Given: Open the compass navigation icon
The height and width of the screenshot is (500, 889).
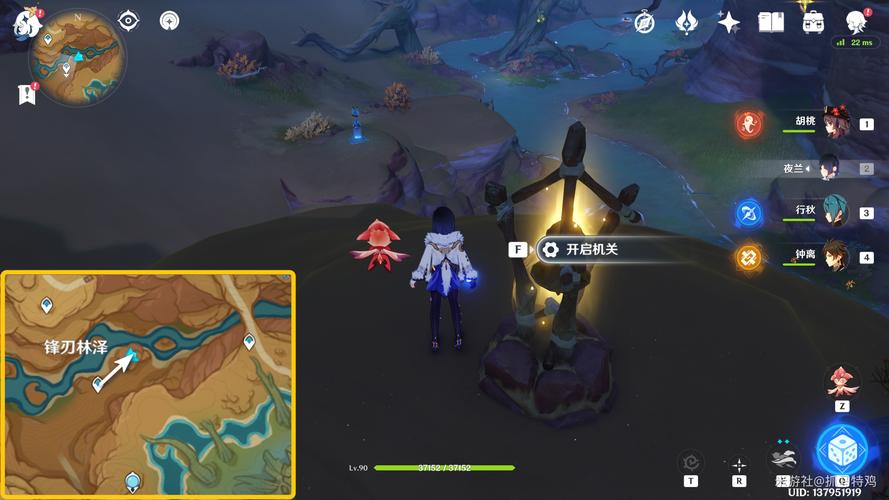Looking at the screenshot, I should tap(644, 22).
